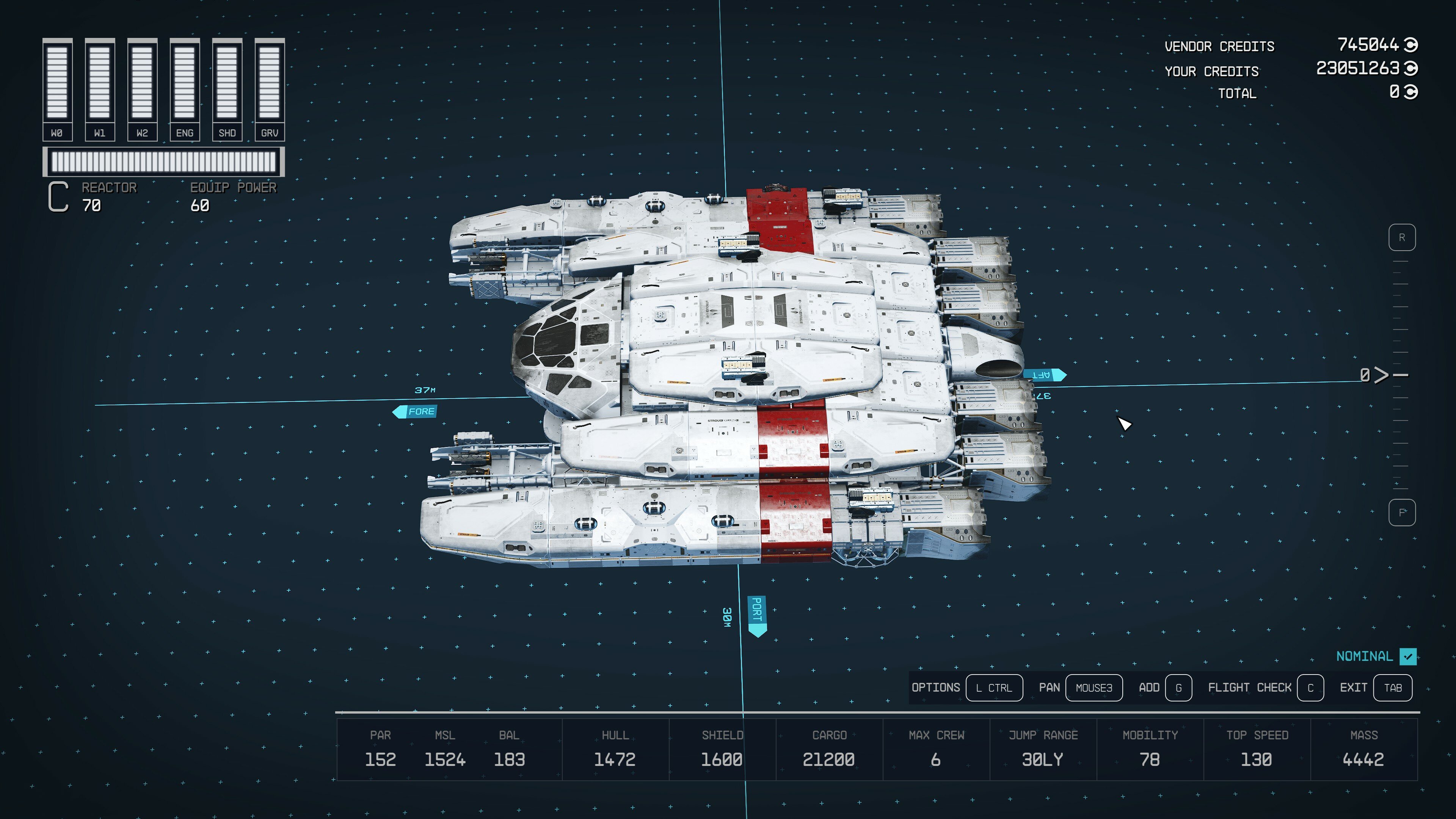Click the R view toggle on right edge
1456x819 pixels.
click(x=1402, y=238)
